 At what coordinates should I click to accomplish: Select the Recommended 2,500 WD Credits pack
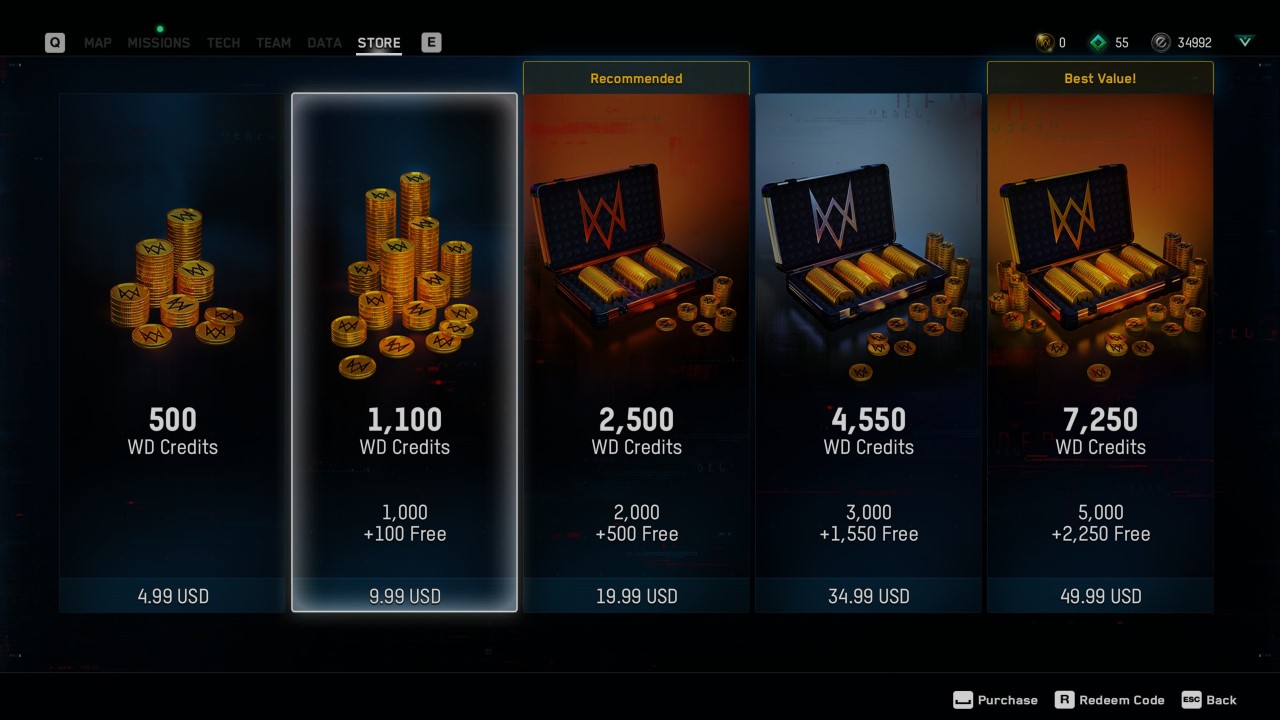click(x=636, y=350)
